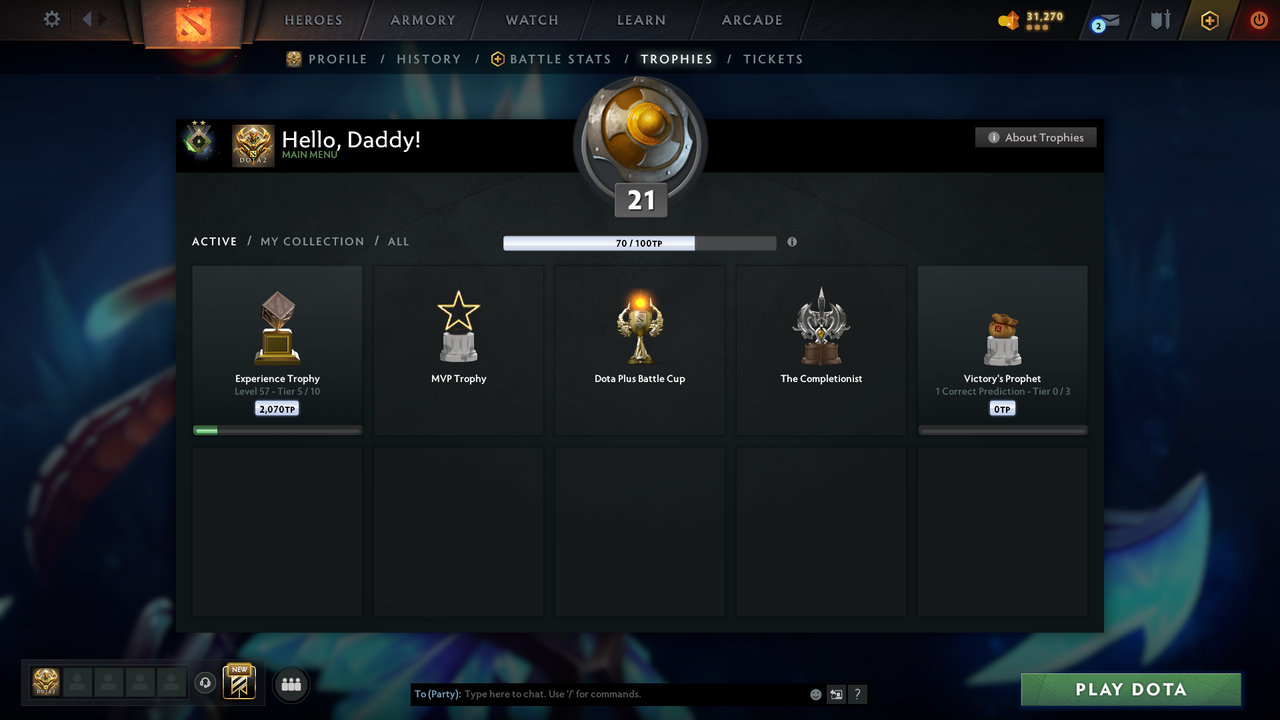1280x720 pixels.
Task: Click the 70/100 TP progress bar
Action: pos(640,243)
